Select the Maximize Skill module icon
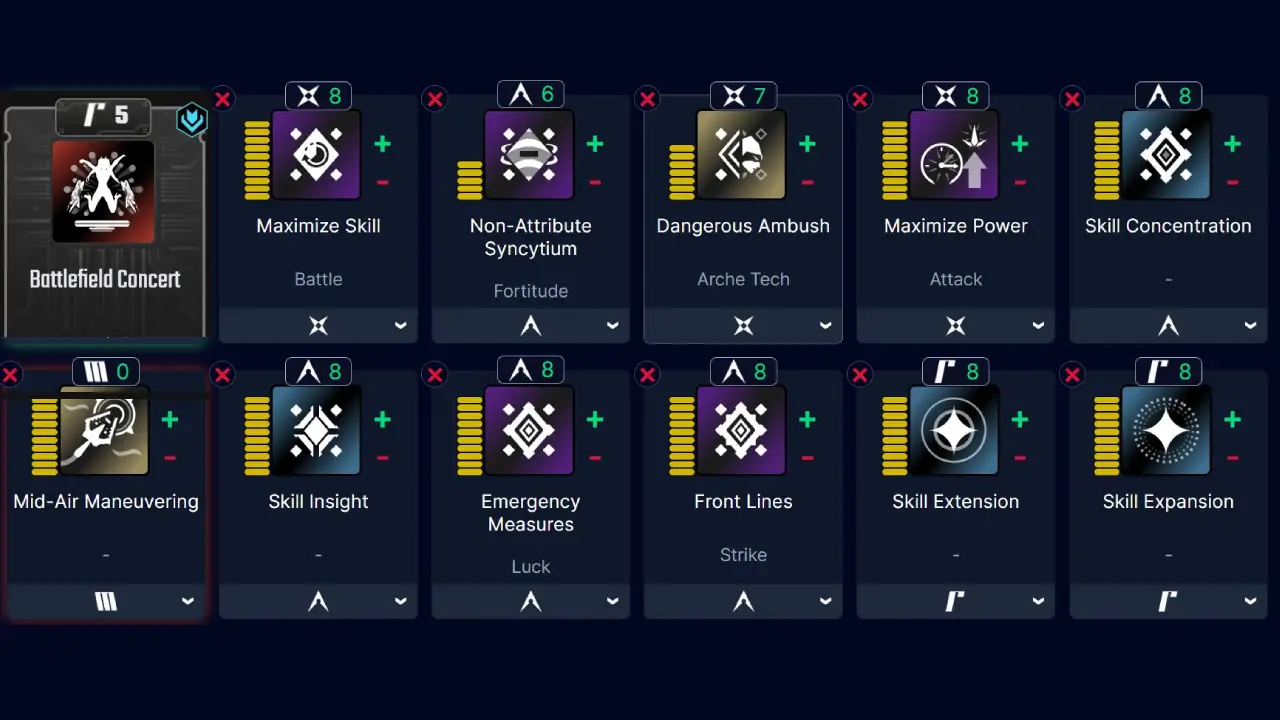 tap(318, 155)
